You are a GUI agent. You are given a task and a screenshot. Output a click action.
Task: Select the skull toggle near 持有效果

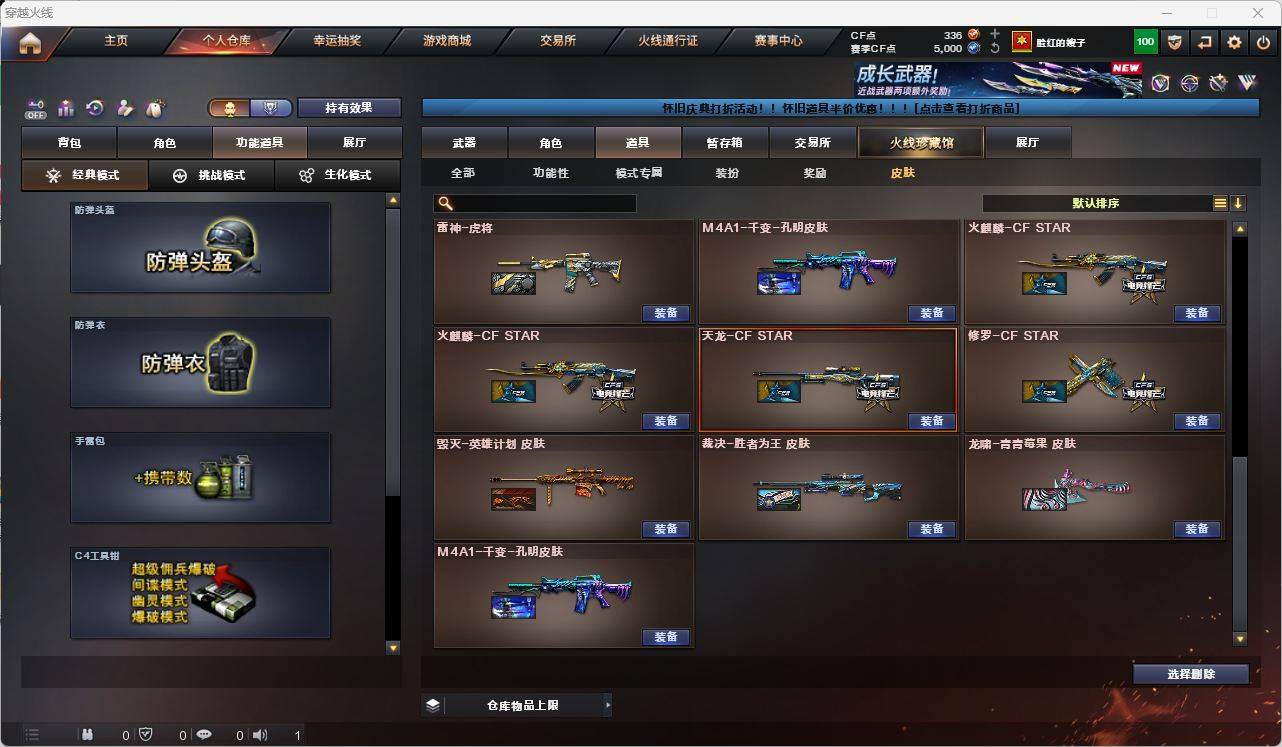tap(229, 107)
